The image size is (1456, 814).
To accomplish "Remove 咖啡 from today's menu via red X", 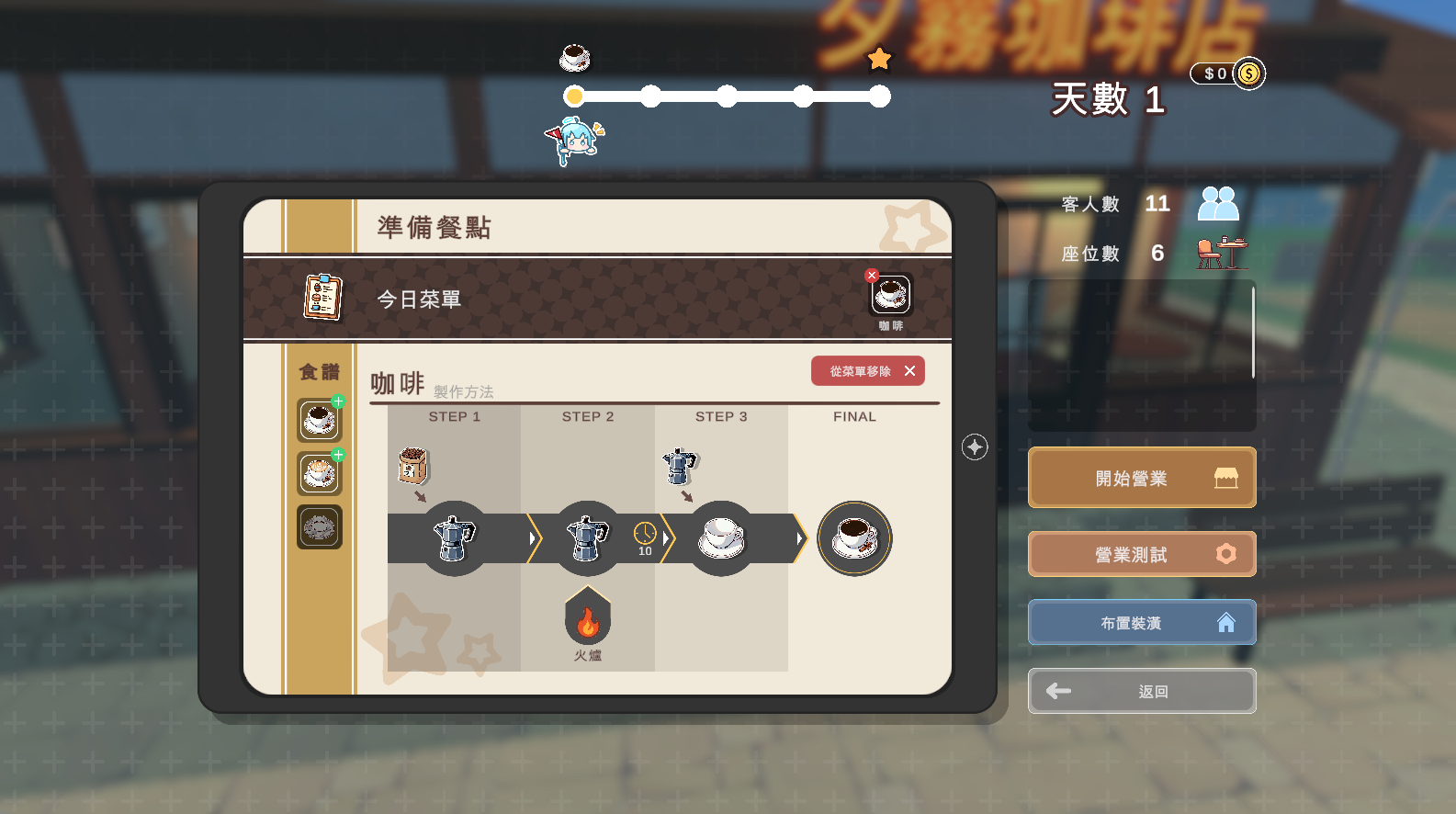I will pyautogui.click(x=872, y=275).
